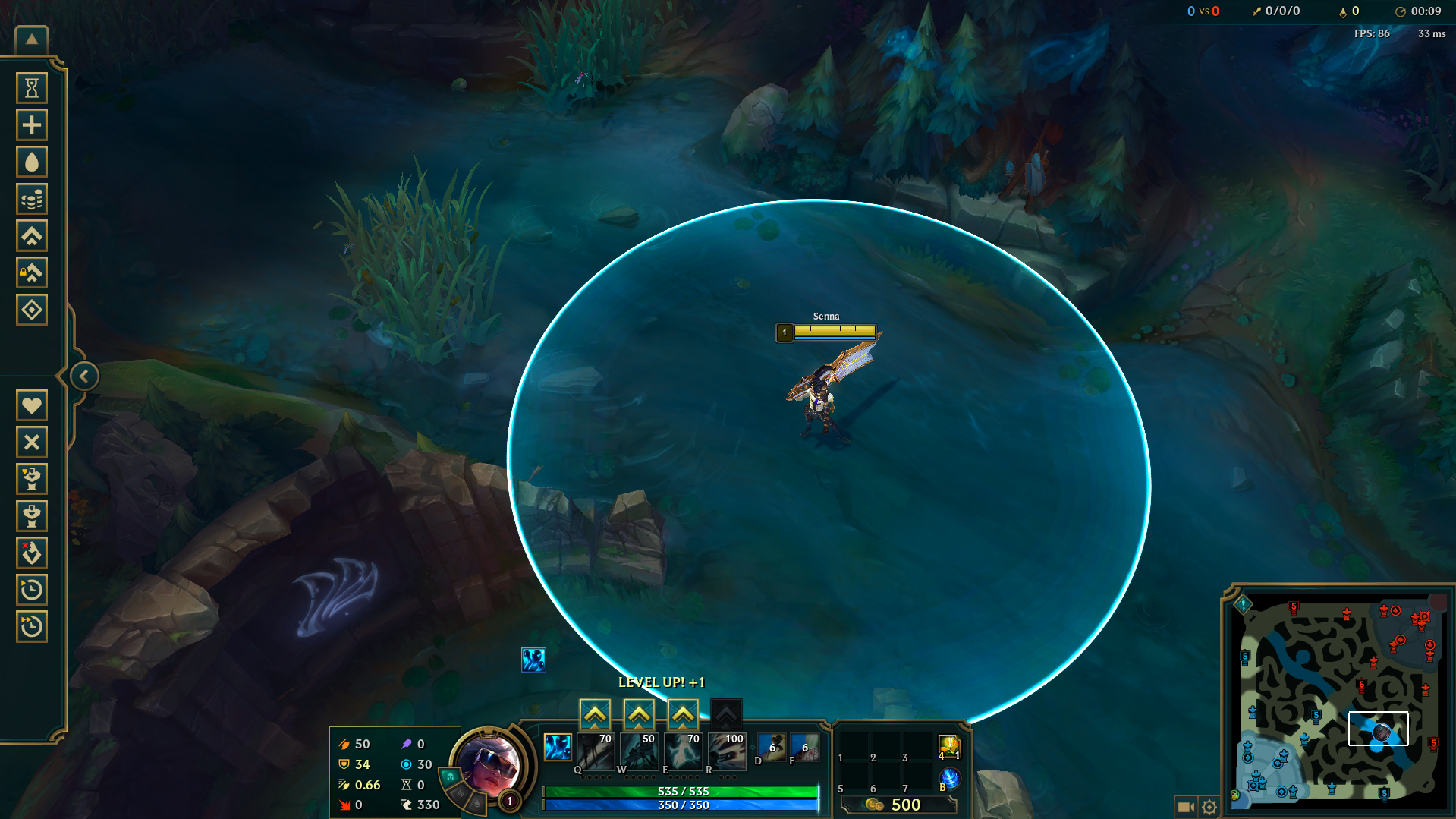Activate the R ultimate ability icon
Image resolution: width=1456 pixels, height=819 pixels.
727,751
